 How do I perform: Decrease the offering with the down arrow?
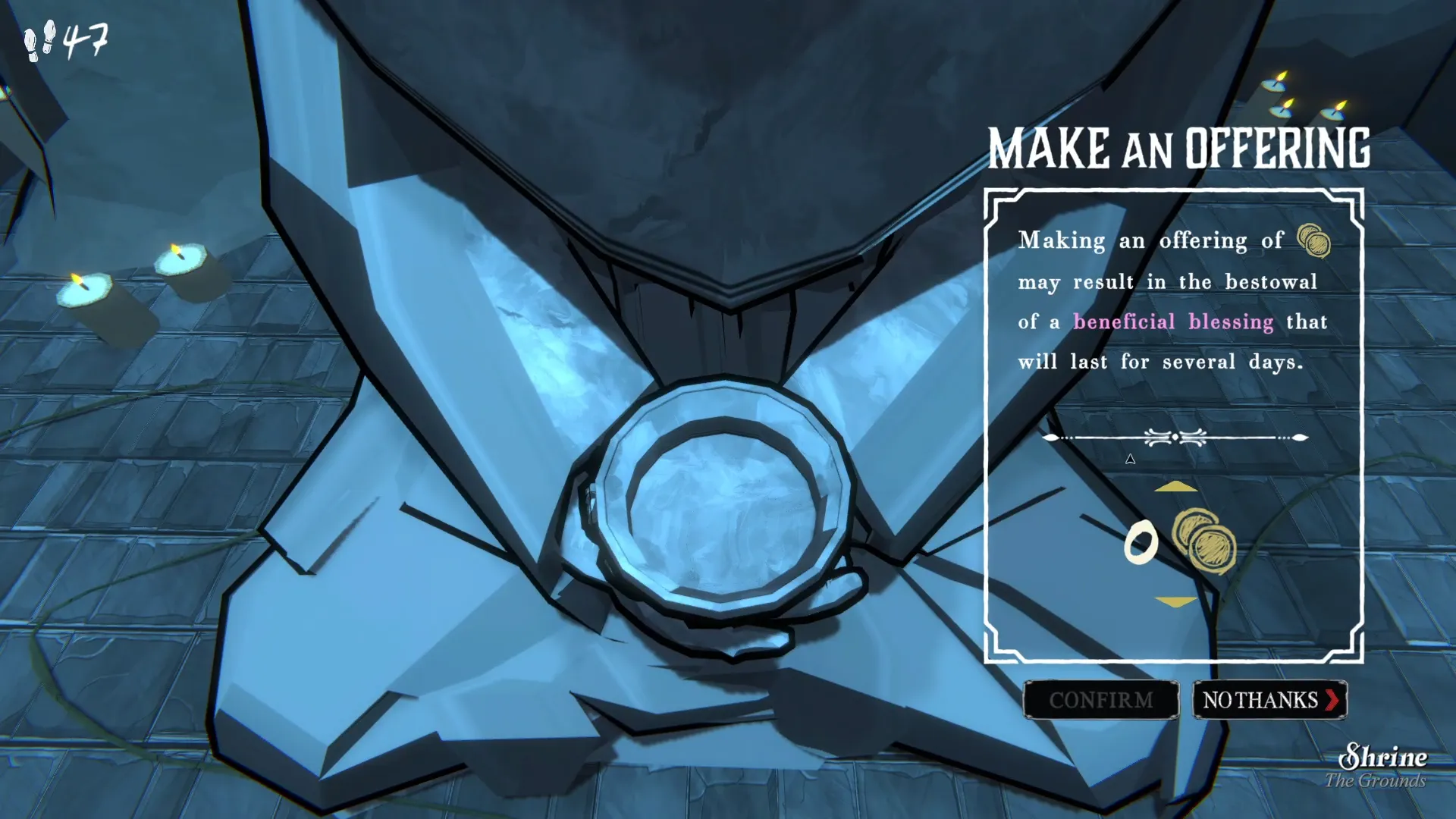point(1175,602)
